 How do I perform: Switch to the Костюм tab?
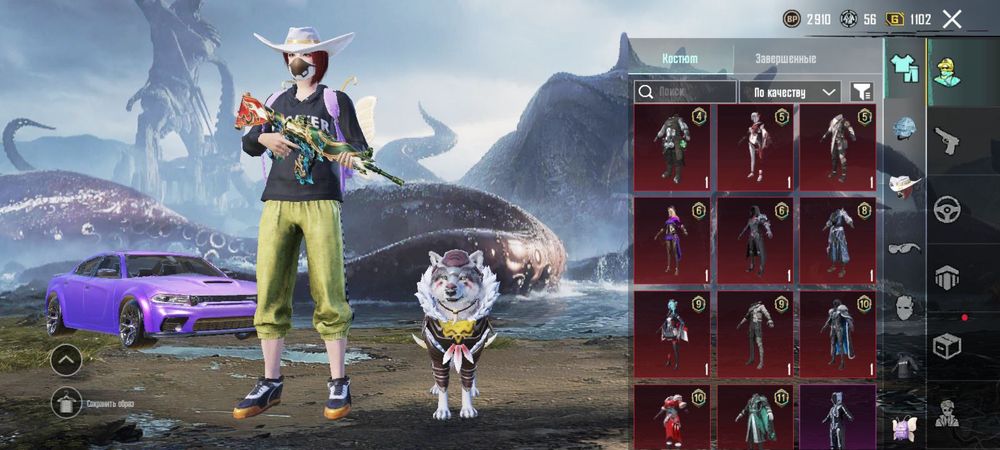tap(680, 59)
